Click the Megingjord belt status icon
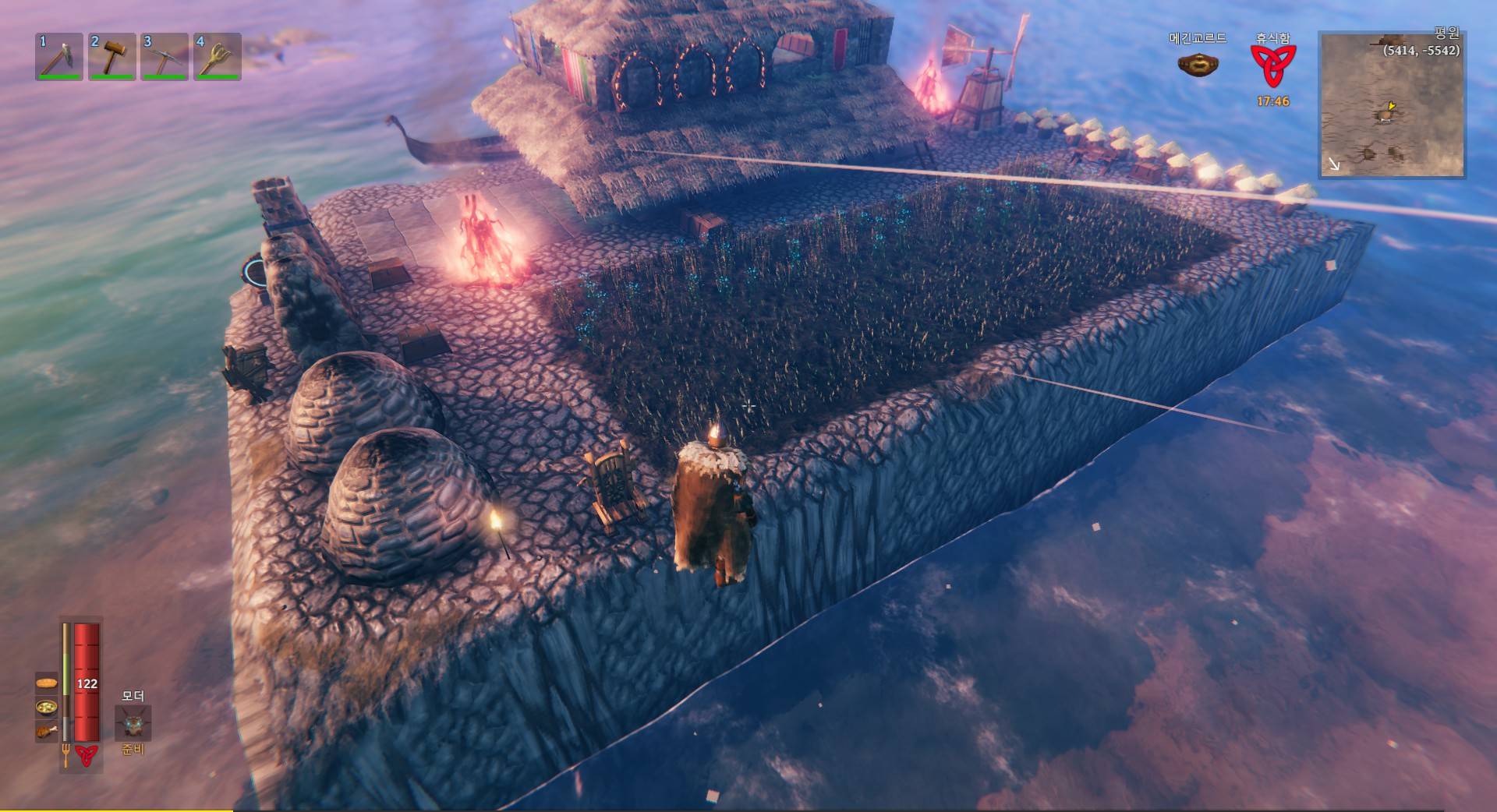The image size is (1497, 812). pos(1198,65)
